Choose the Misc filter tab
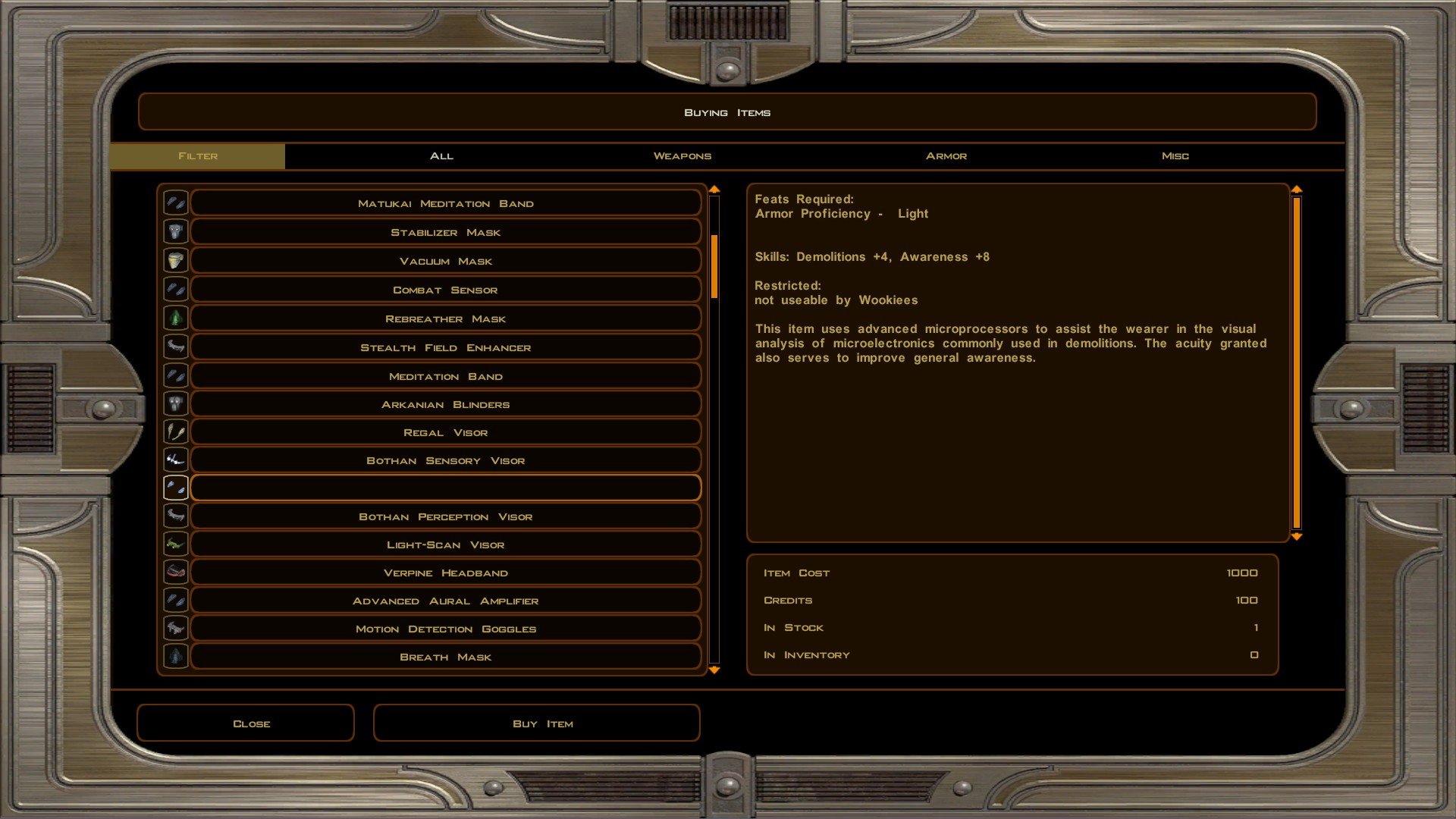 1175,155
